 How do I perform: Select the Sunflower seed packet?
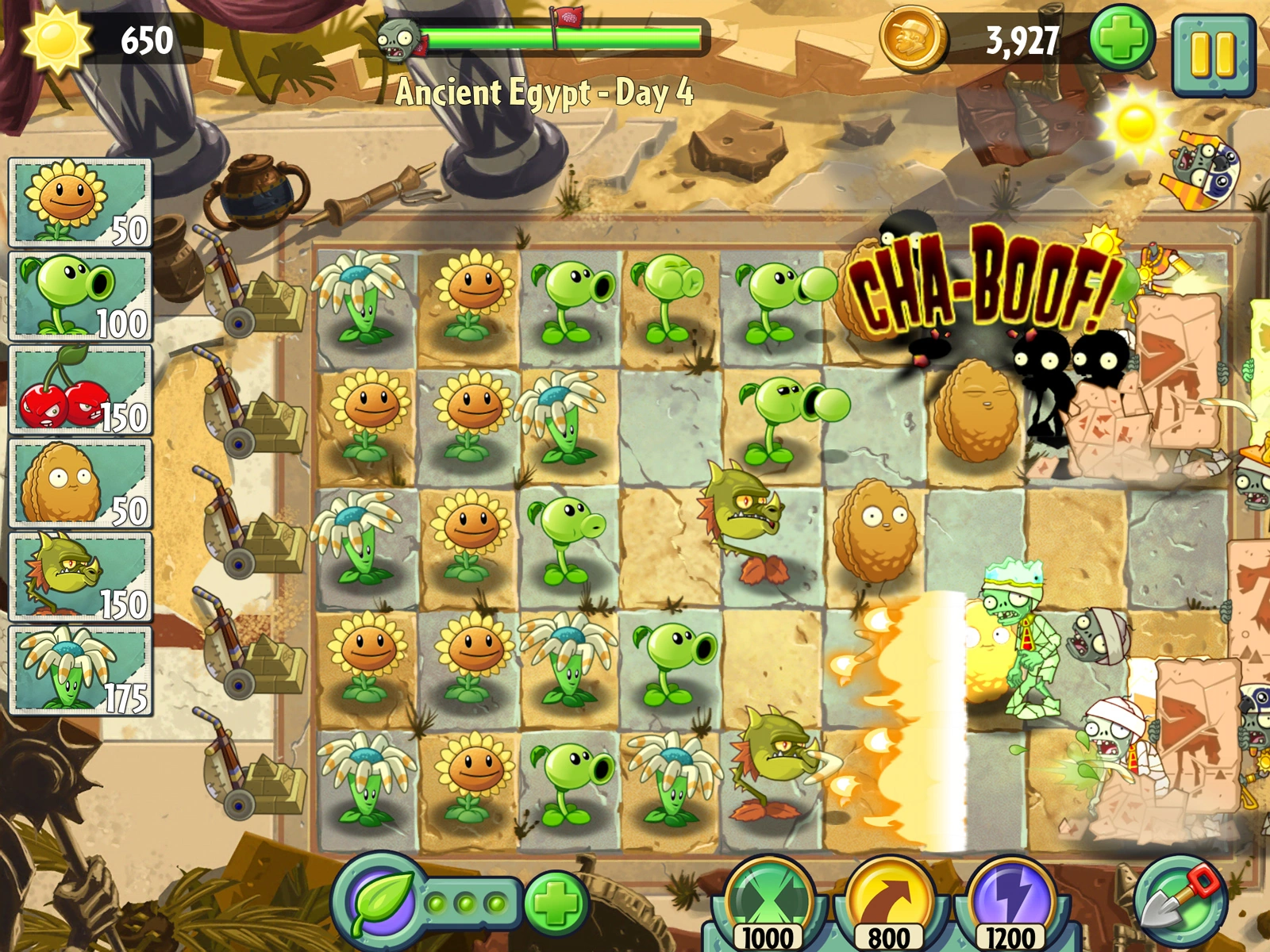tap(77, 200)
